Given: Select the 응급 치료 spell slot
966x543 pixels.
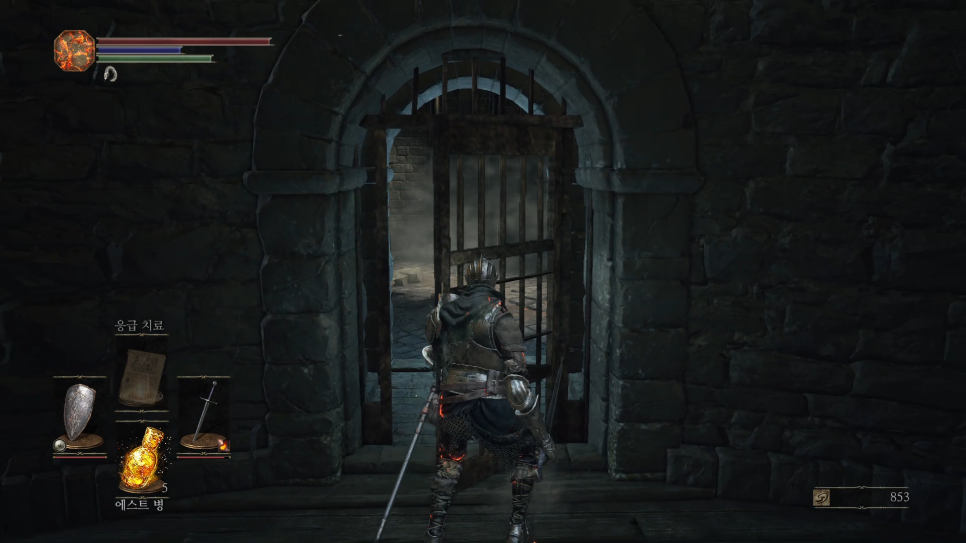Looking at the screenshot, I should tap(140, 374).
